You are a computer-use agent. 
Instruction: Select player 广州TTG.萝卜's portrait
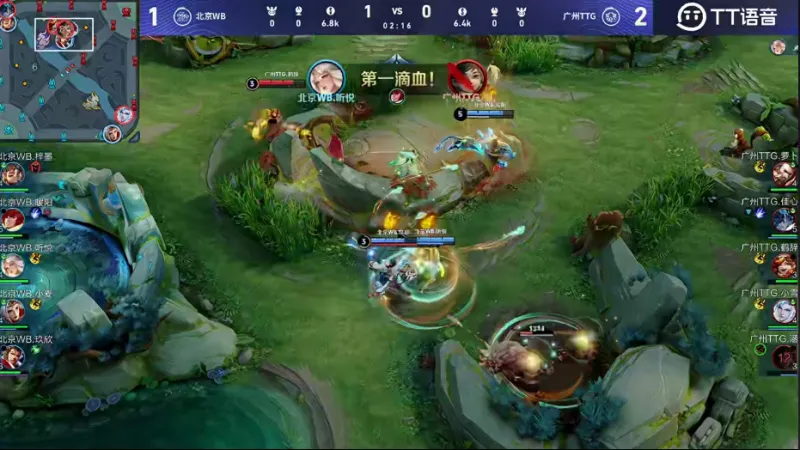click(784, 174)
